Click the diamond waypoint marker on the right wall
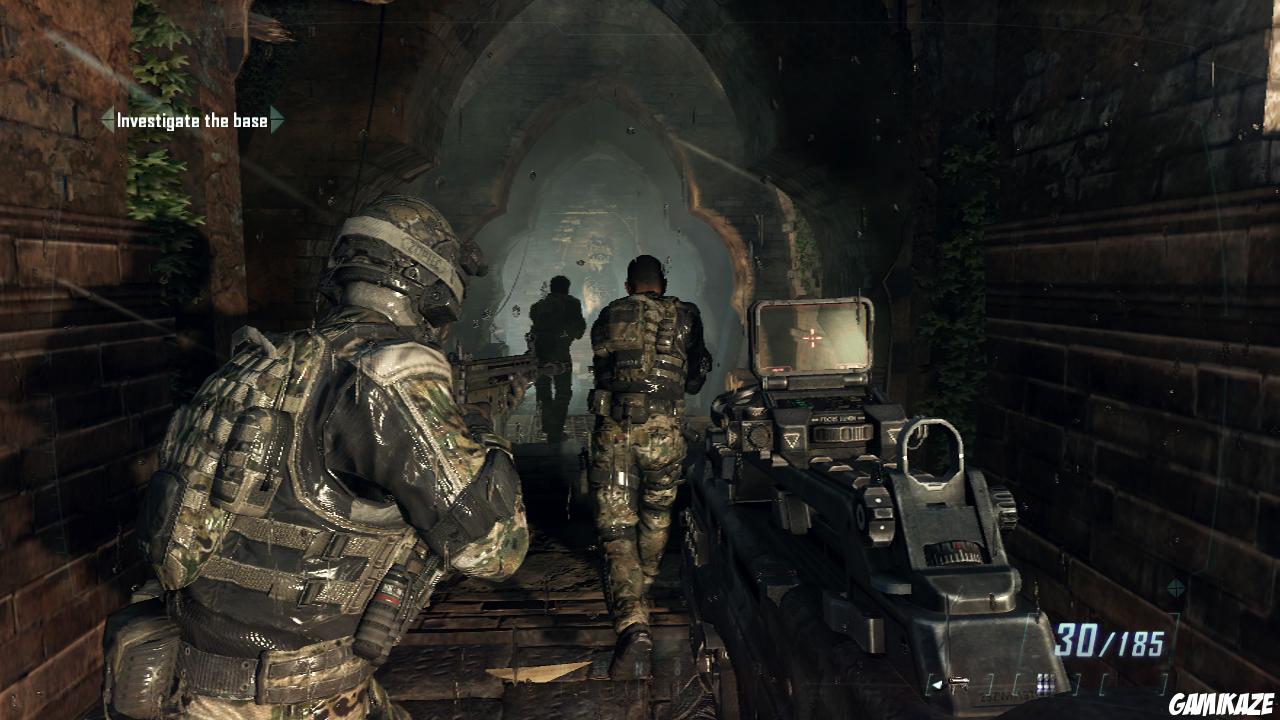 (x=1176, y=588)
